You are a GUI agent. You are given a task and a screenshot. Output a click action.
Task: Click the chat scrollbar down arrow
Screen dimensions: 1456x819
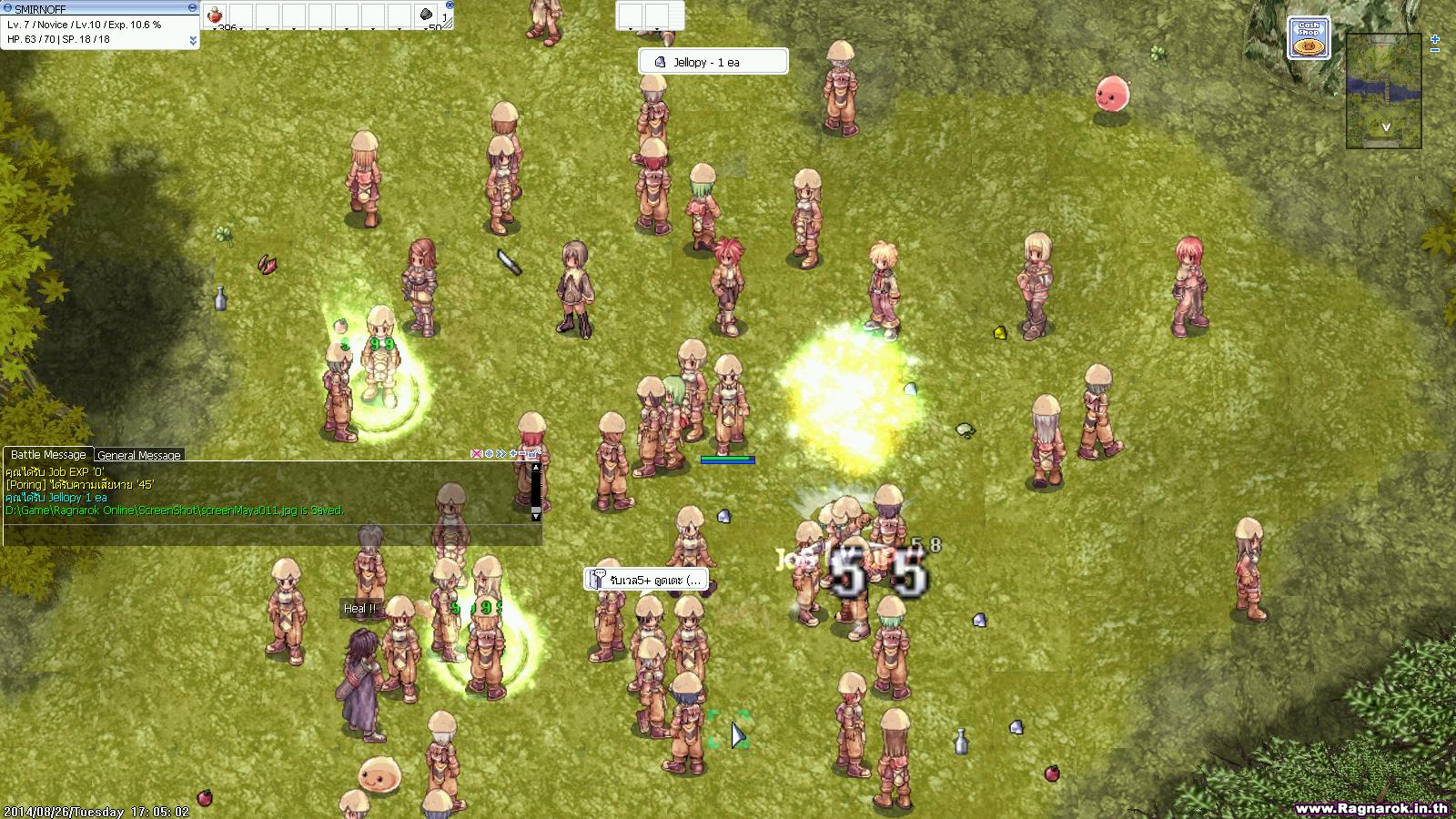click(x=537, y=516)
